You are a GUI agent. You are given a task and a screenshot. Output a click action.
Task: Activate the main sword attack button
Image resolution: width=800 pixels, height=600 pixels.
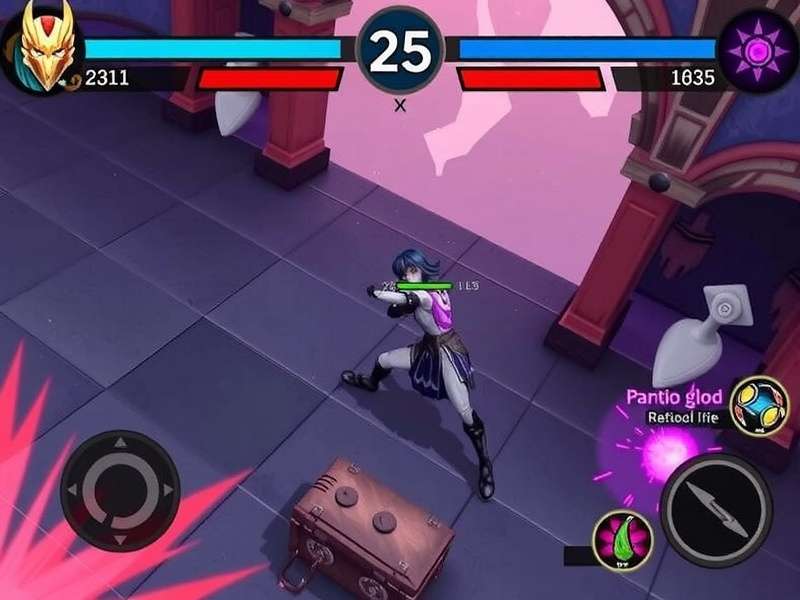click(x=716, y=510)
